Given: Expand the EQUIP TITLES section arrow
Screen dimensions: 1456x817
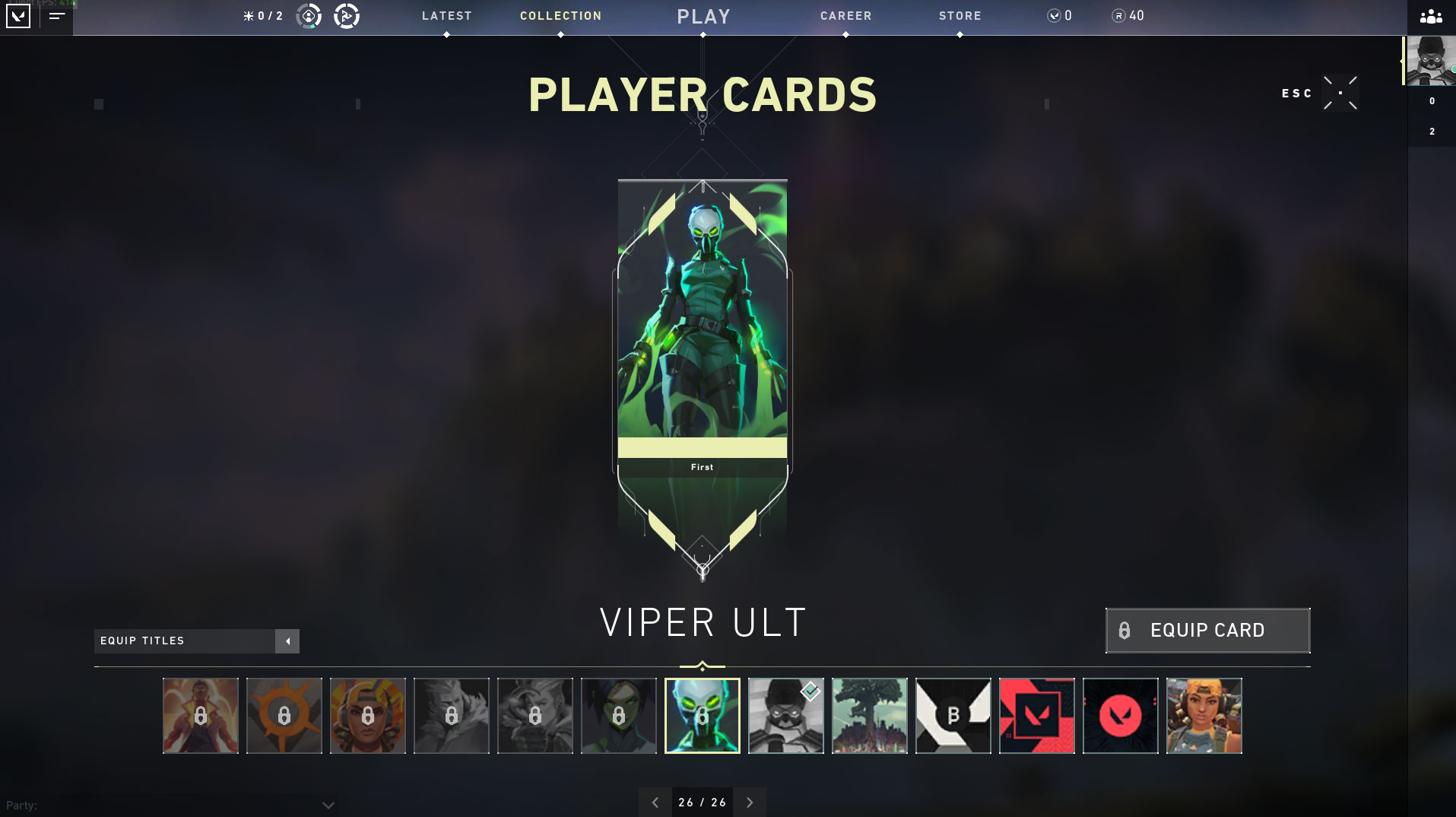Looking at the screenshot, I should [x=287, y=641].
